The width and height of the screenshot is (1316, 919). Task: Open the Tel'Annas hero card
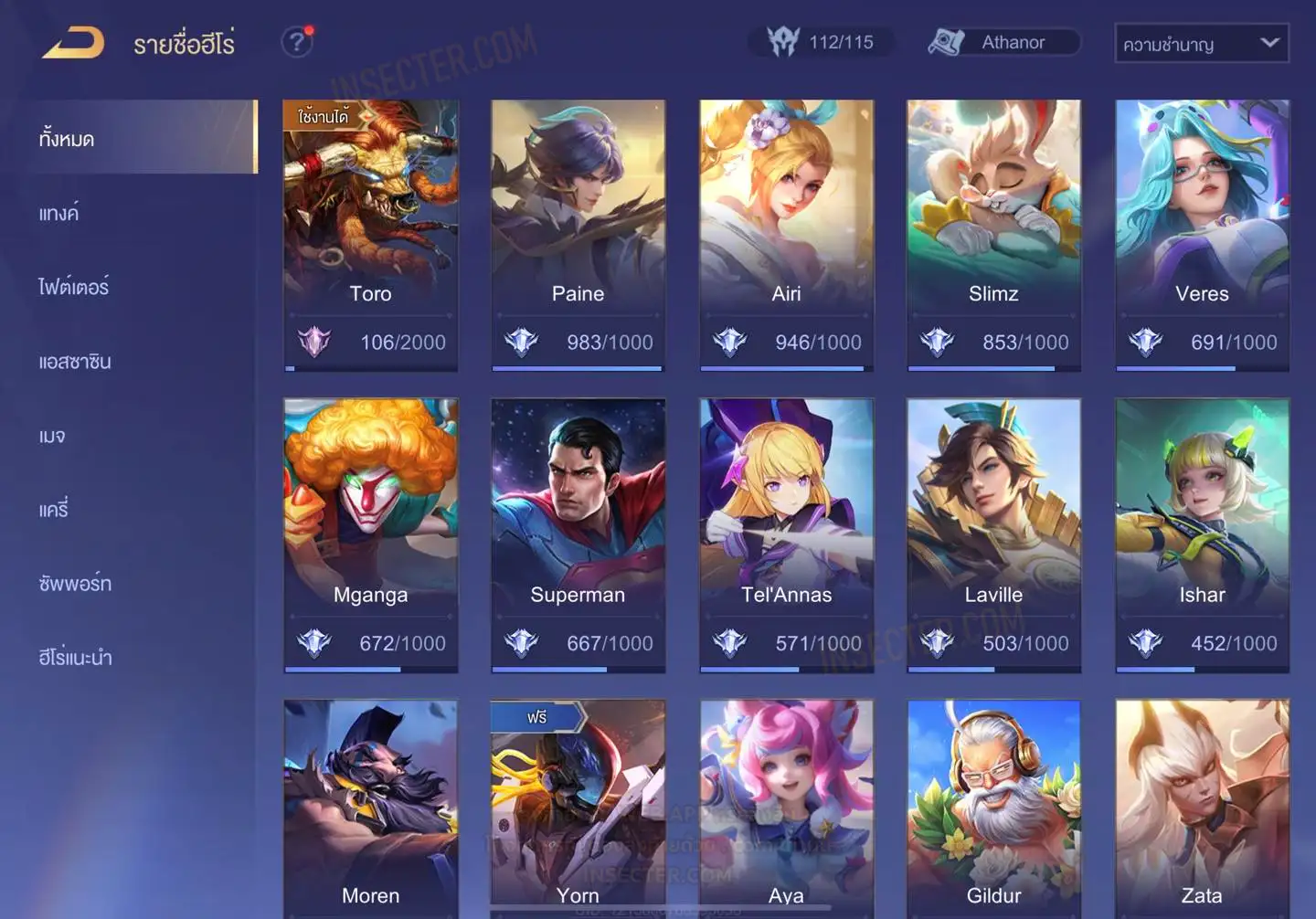pos(786,534)
